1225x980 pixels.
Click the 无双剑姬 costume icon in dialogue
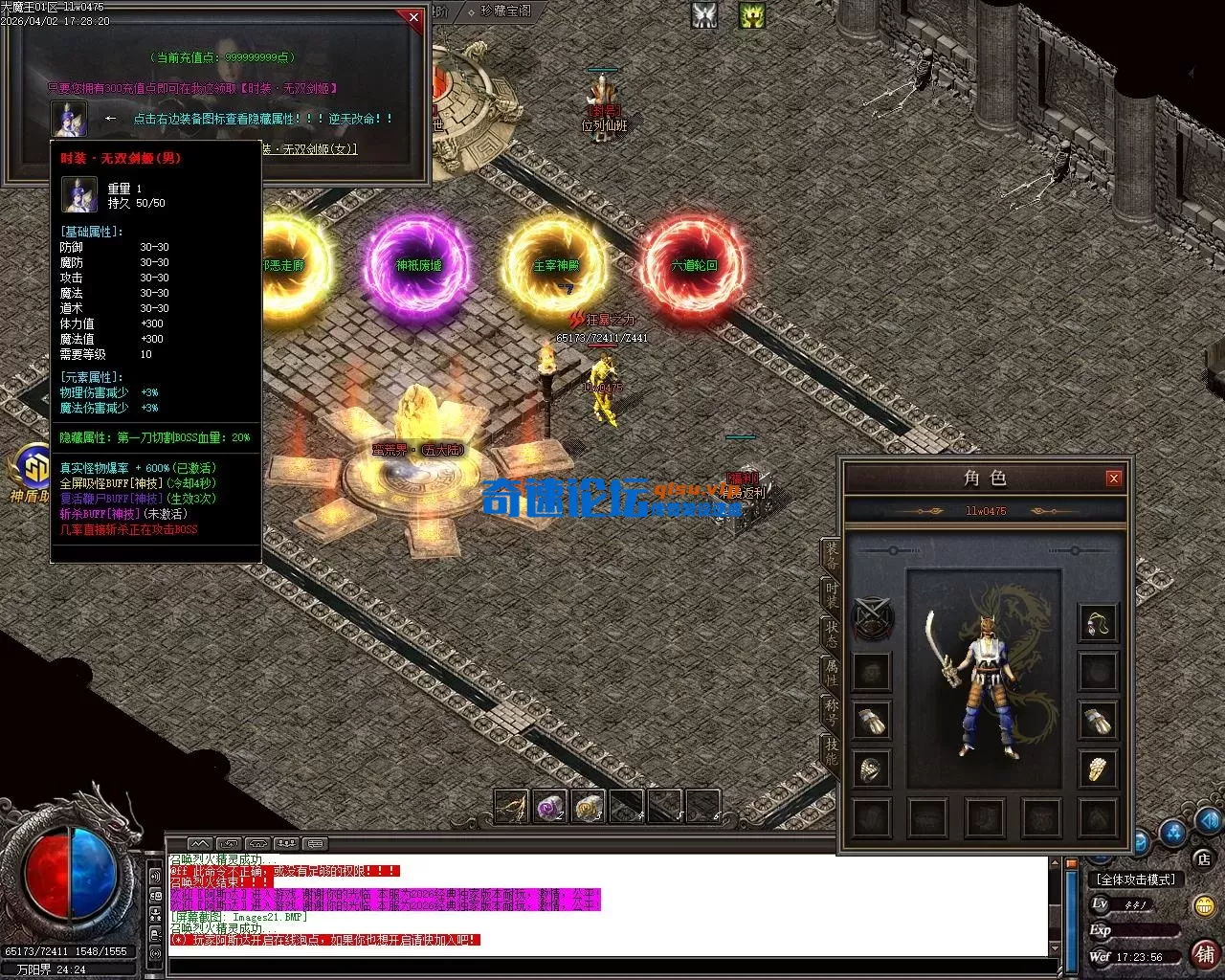tap(69, 120)
